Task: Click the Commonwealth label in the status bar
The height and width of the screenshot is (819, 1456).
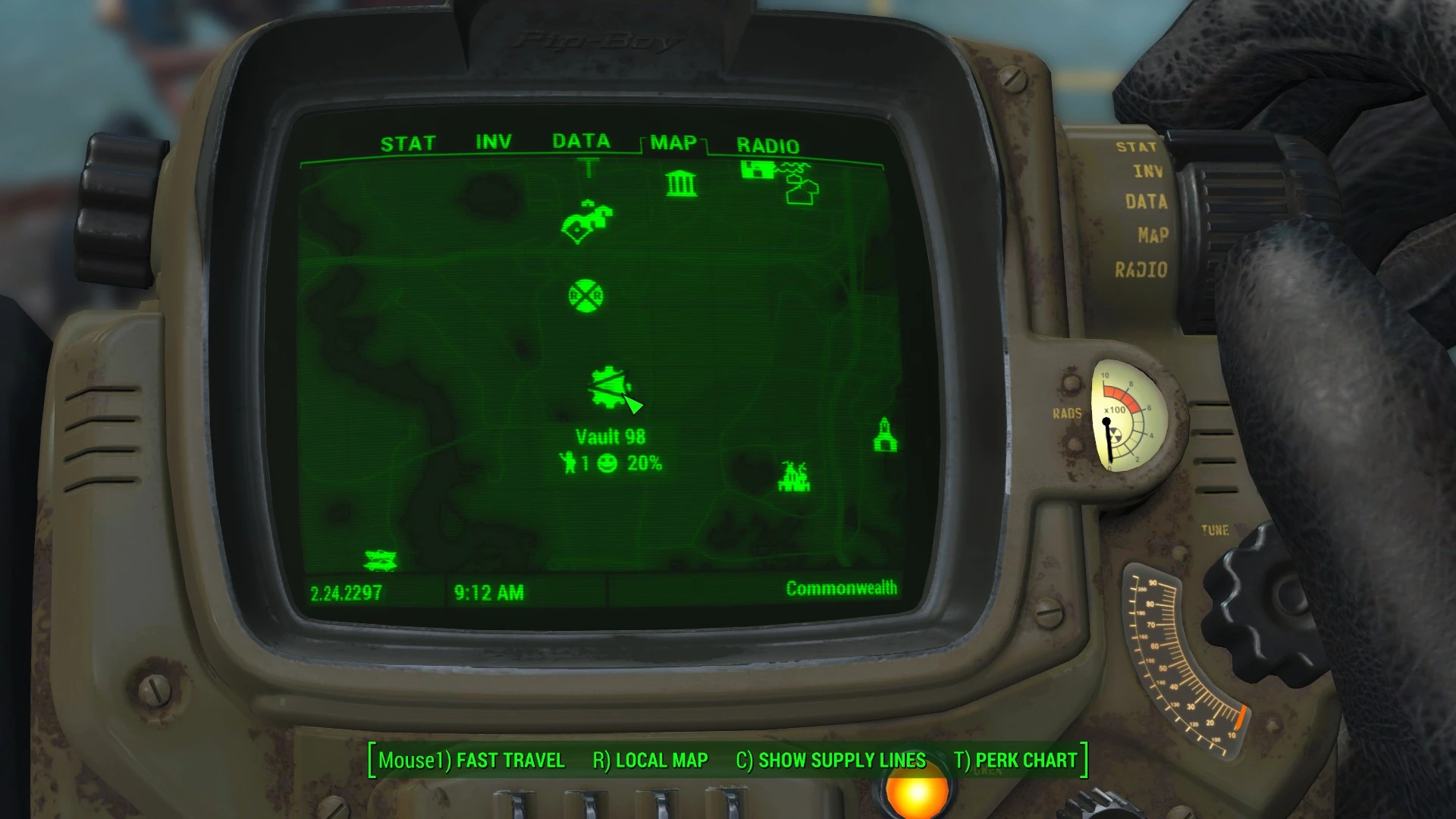Action: coord(842,588)
